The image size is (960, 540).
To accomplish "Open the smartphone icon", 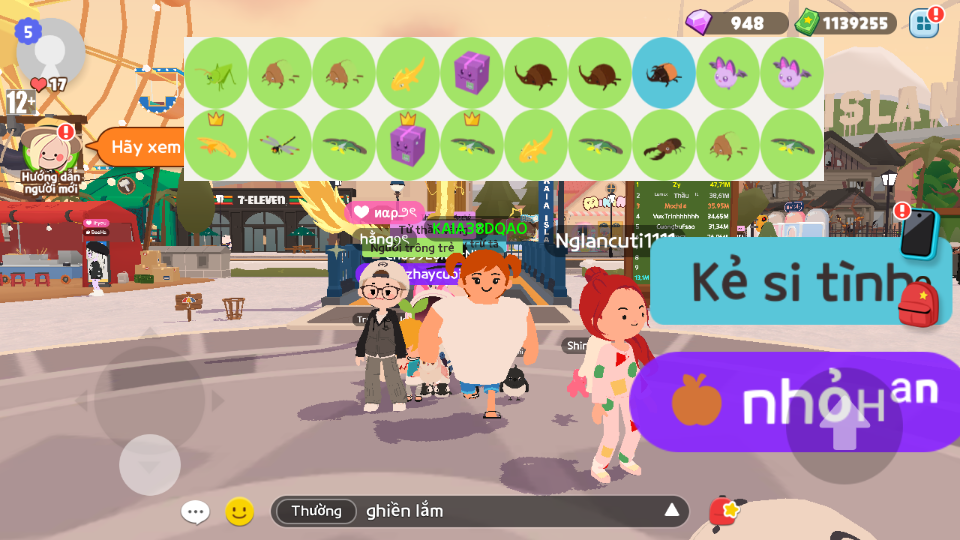I will tap(918, 234).
